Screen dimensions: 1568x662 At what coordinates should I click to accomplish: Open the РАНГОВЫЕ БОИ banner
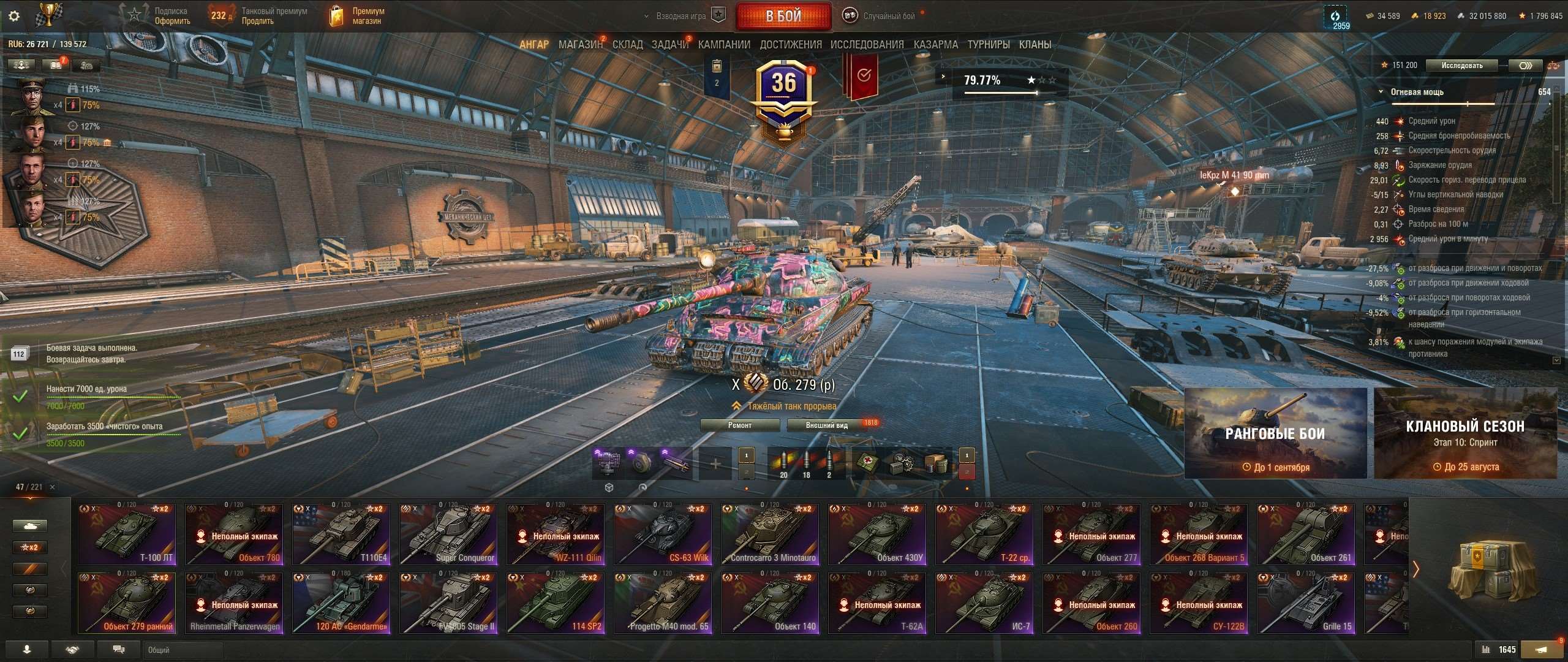click(1275, 433)
